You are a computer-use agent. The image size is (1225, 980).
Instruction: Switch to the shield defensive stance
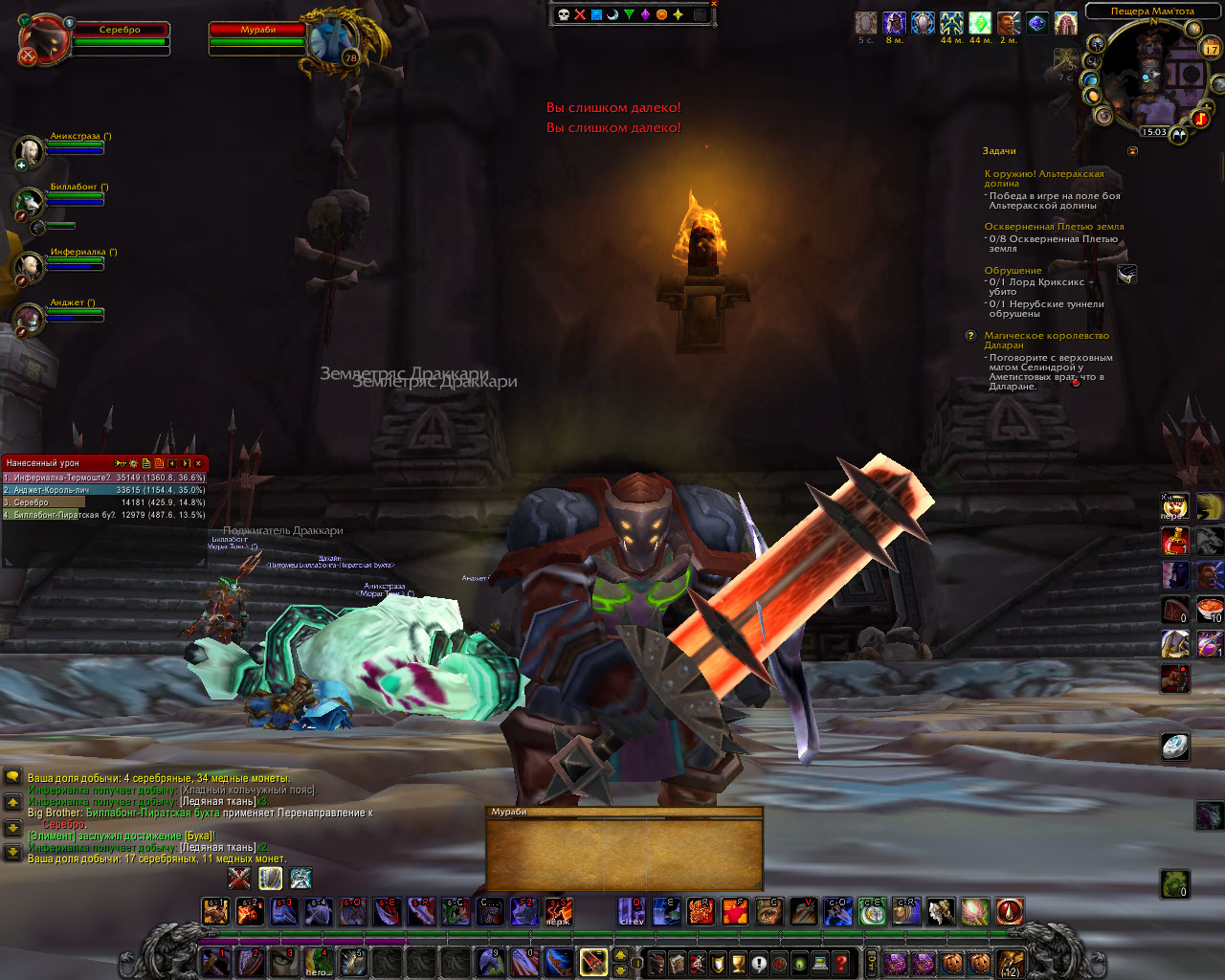click(x=271, y=877)
